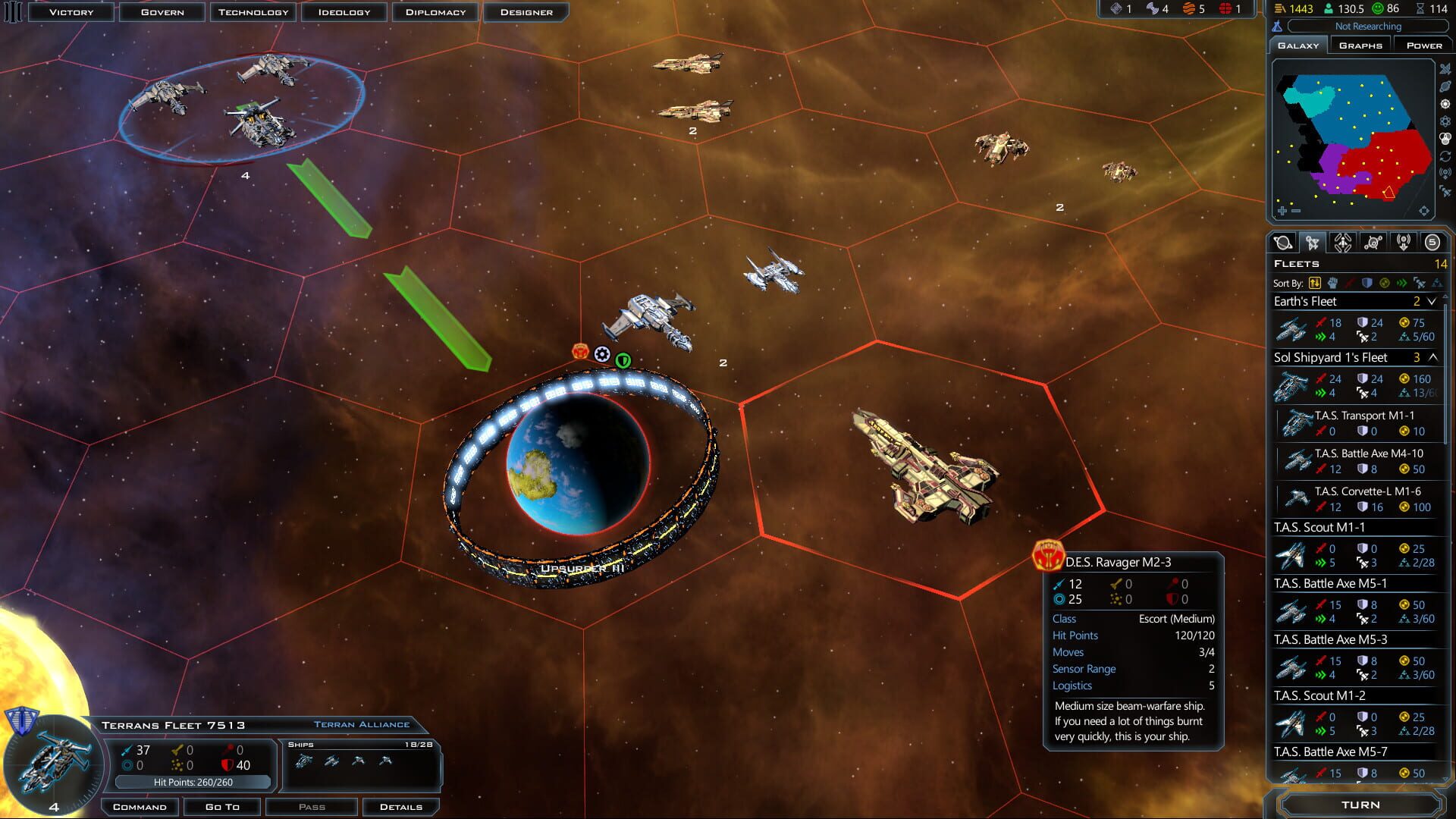Select the Fleets ship icon tab
Image resolution: width=1456 pixels, height=819 pixels.
coord(1313,243)
